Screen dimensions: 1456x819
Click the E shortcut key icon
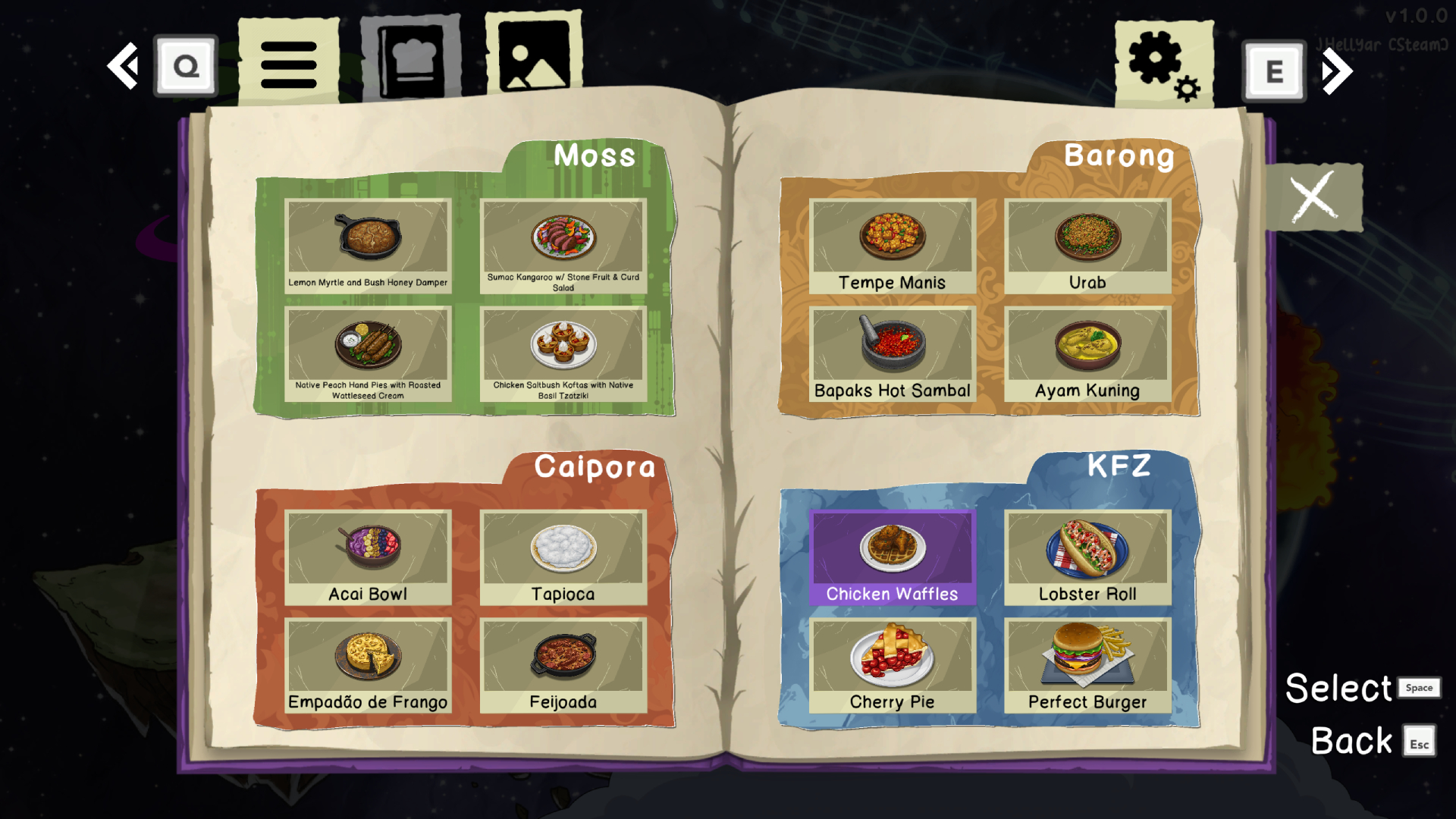click(1274, 70)
